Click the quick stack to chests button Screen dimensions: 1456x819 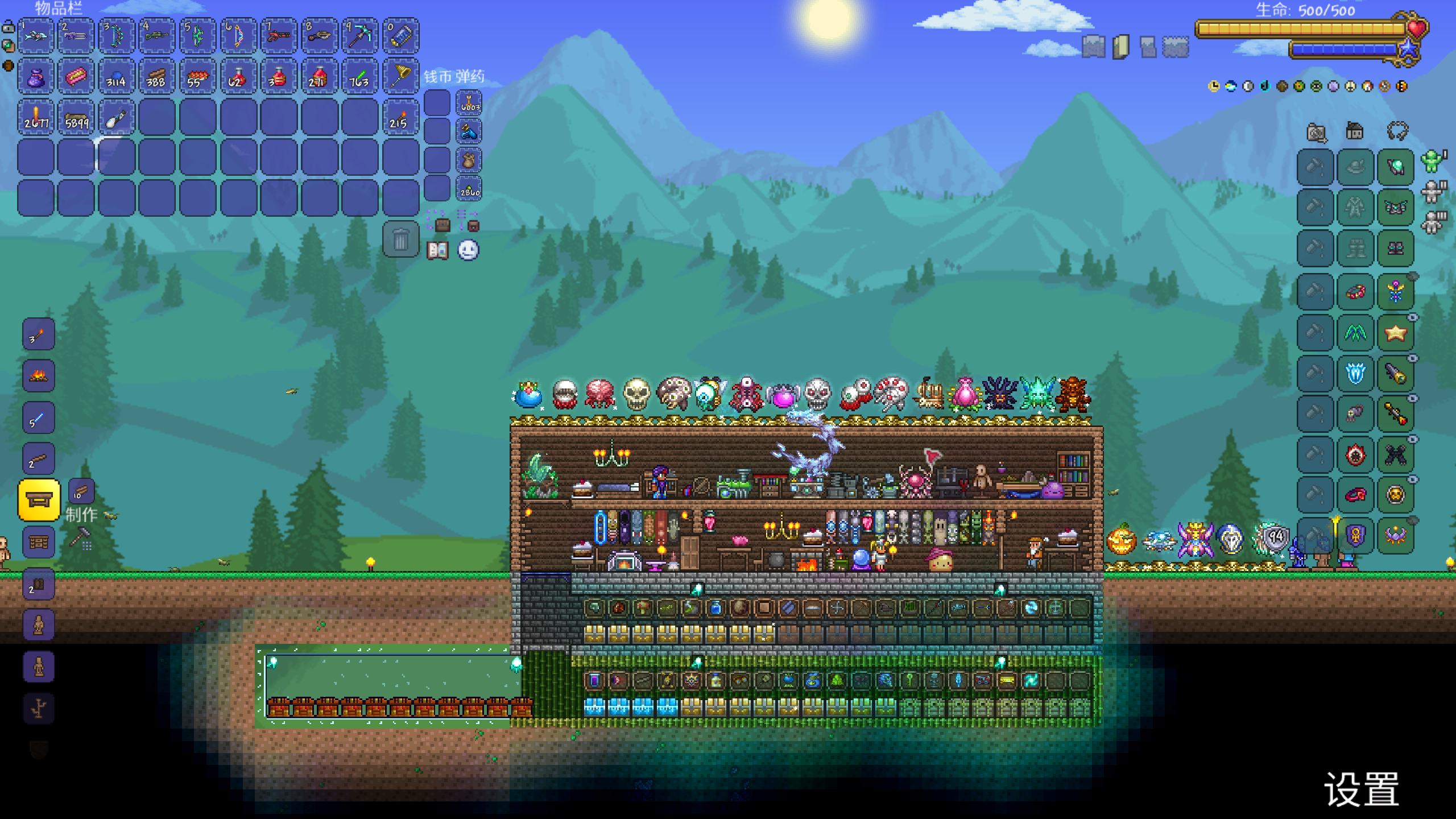click(x=438, y=221)
